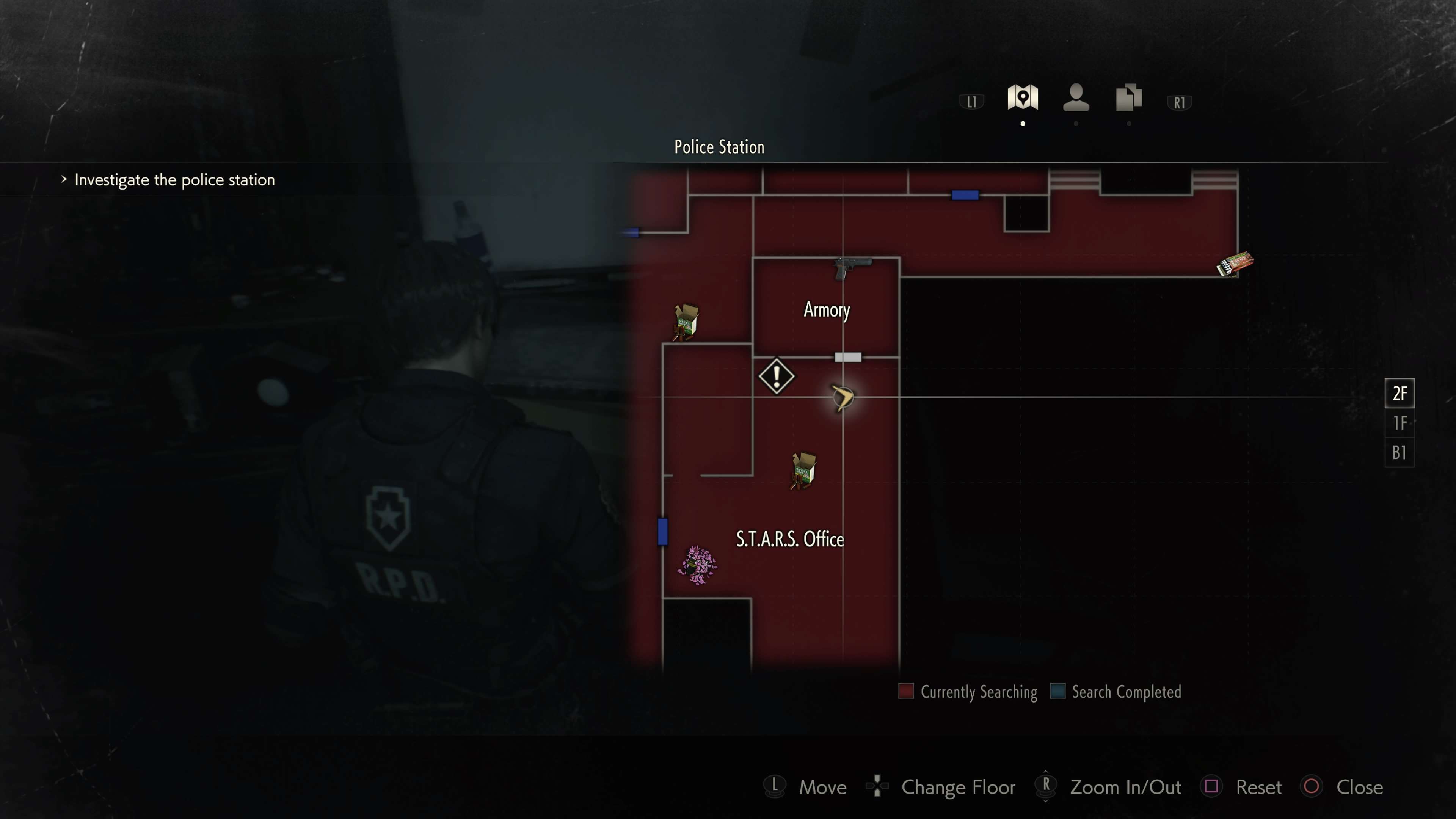Click the player position arrow on the map
Image resolution: width=1456 pixels, height=819 pixels.
tap(843, 397)
